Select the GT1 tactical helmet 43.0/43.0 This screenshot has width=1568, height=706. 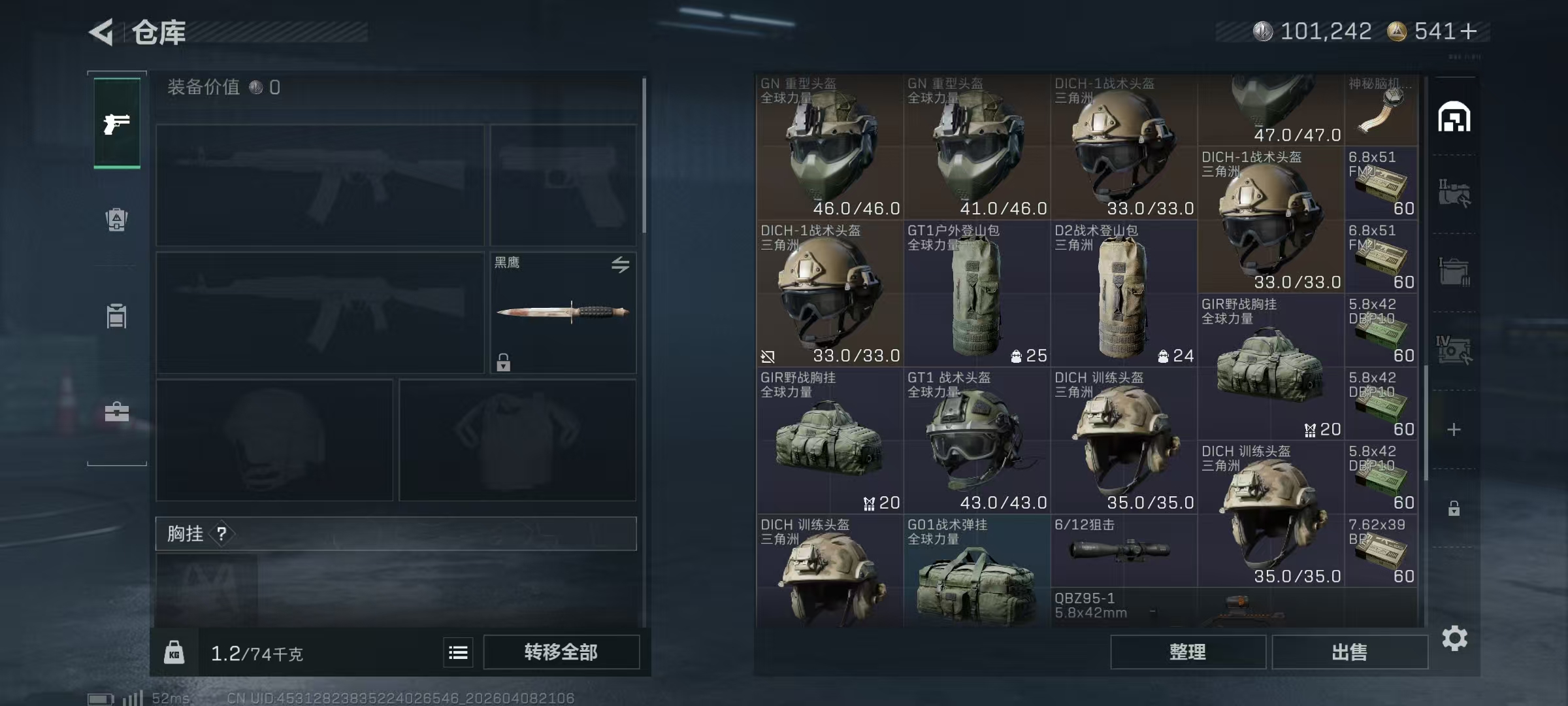(x=977, y=441)
